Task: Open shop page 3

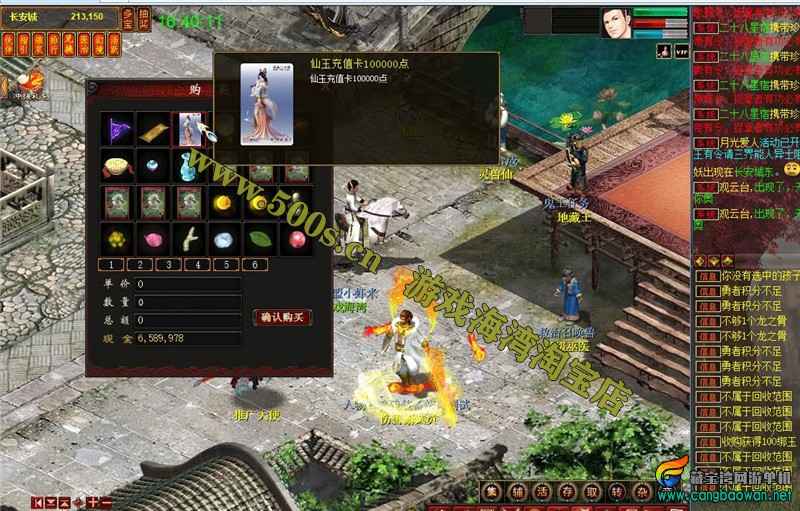Action: click(x=168, y=265)
